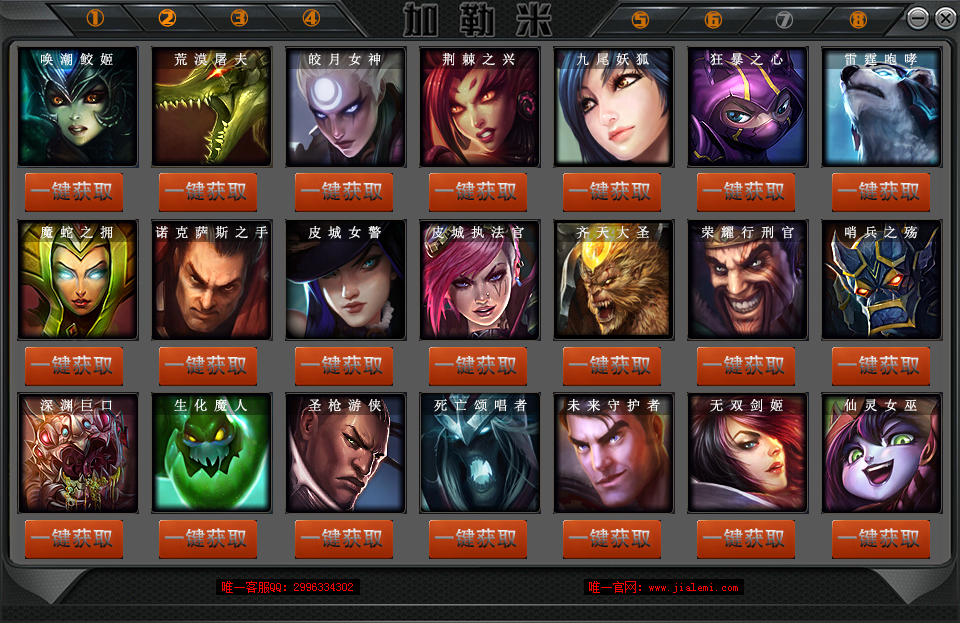Select the 仙灵女巫 champion portrait
Image resolution: width=960 pixels, height=623 pixels.
tap(881, 453)
